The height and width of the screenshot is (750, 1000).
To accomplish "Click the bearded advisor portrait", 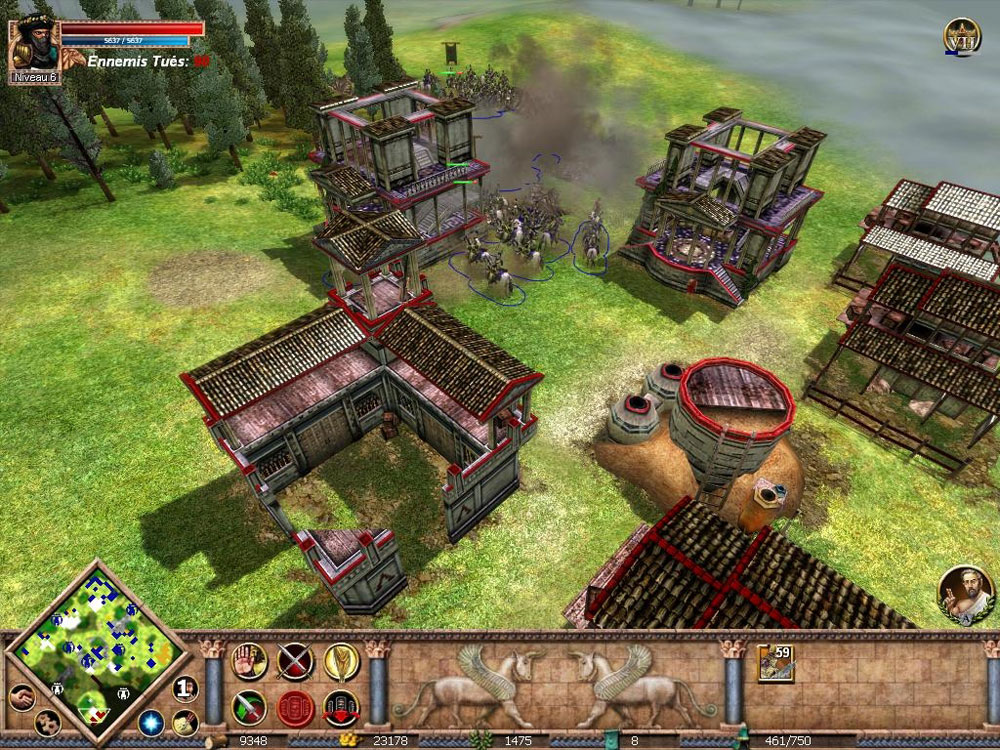I will pos(965,595).
